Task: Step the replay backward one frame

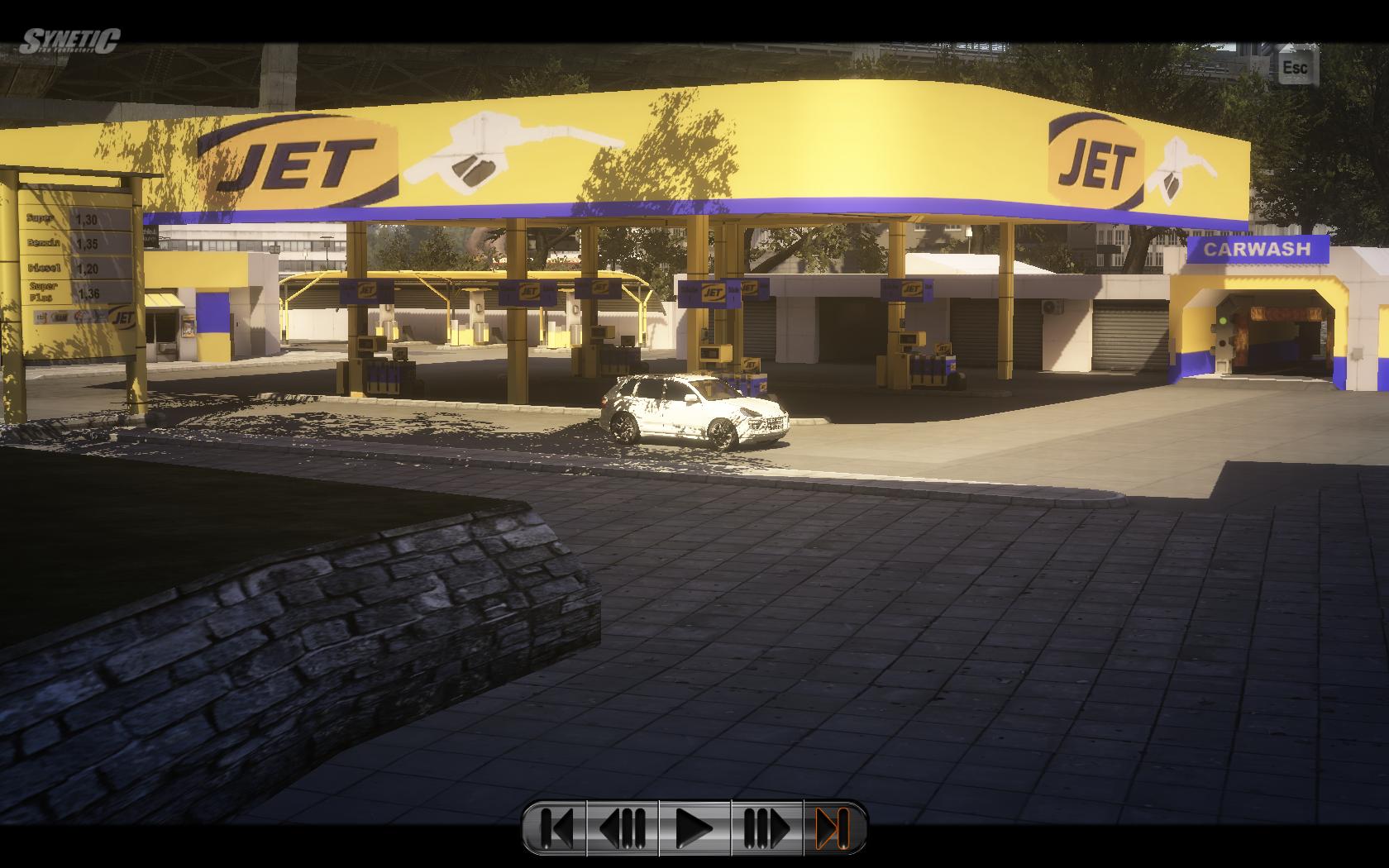Action: (x=623, y=827)
